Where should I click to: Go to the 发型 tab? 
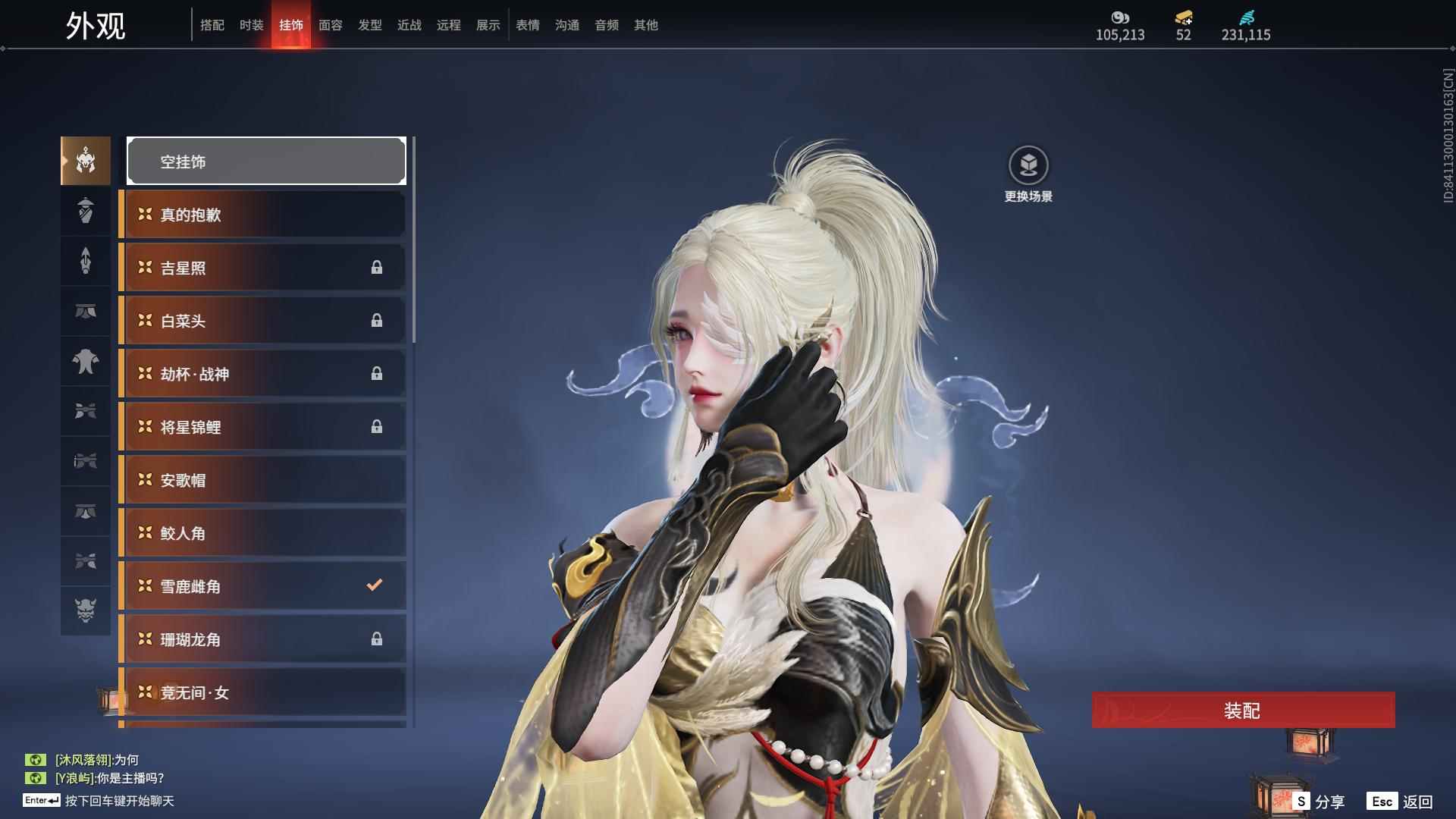coord(369,25)
